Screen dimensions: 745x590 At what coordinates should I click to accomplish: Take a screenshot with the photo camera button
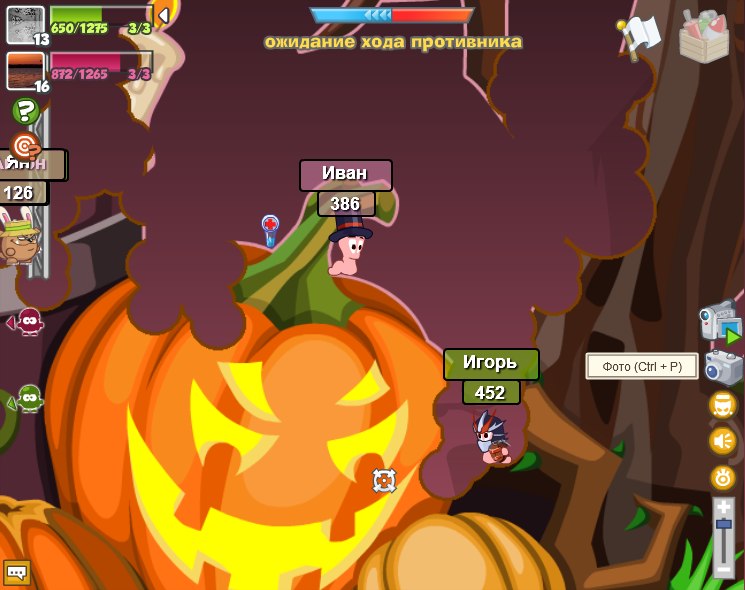723,367
